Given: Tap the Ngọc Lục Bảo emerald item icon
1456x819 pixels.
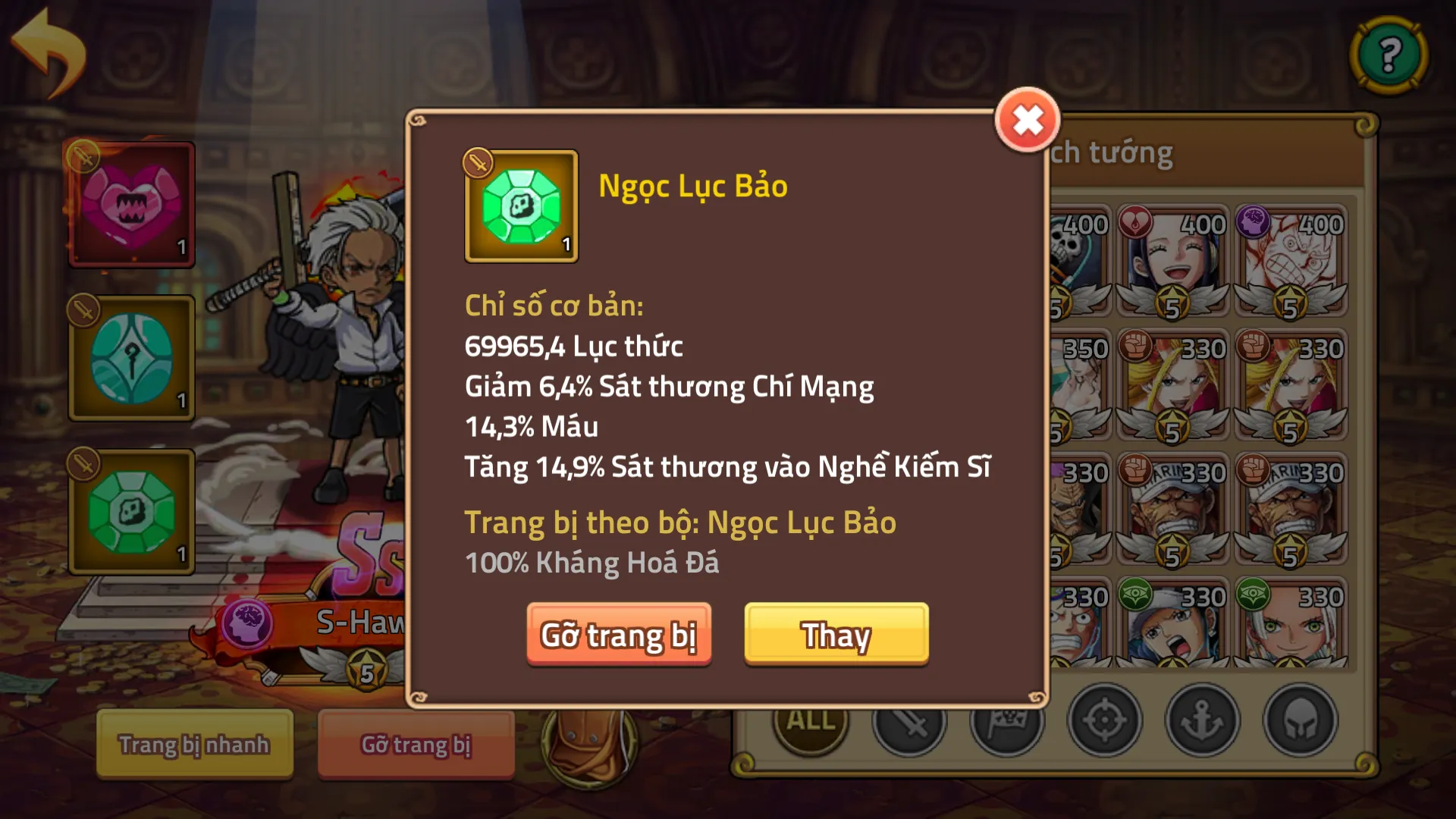Looking at the screenshot, I should tap(520, 206).
